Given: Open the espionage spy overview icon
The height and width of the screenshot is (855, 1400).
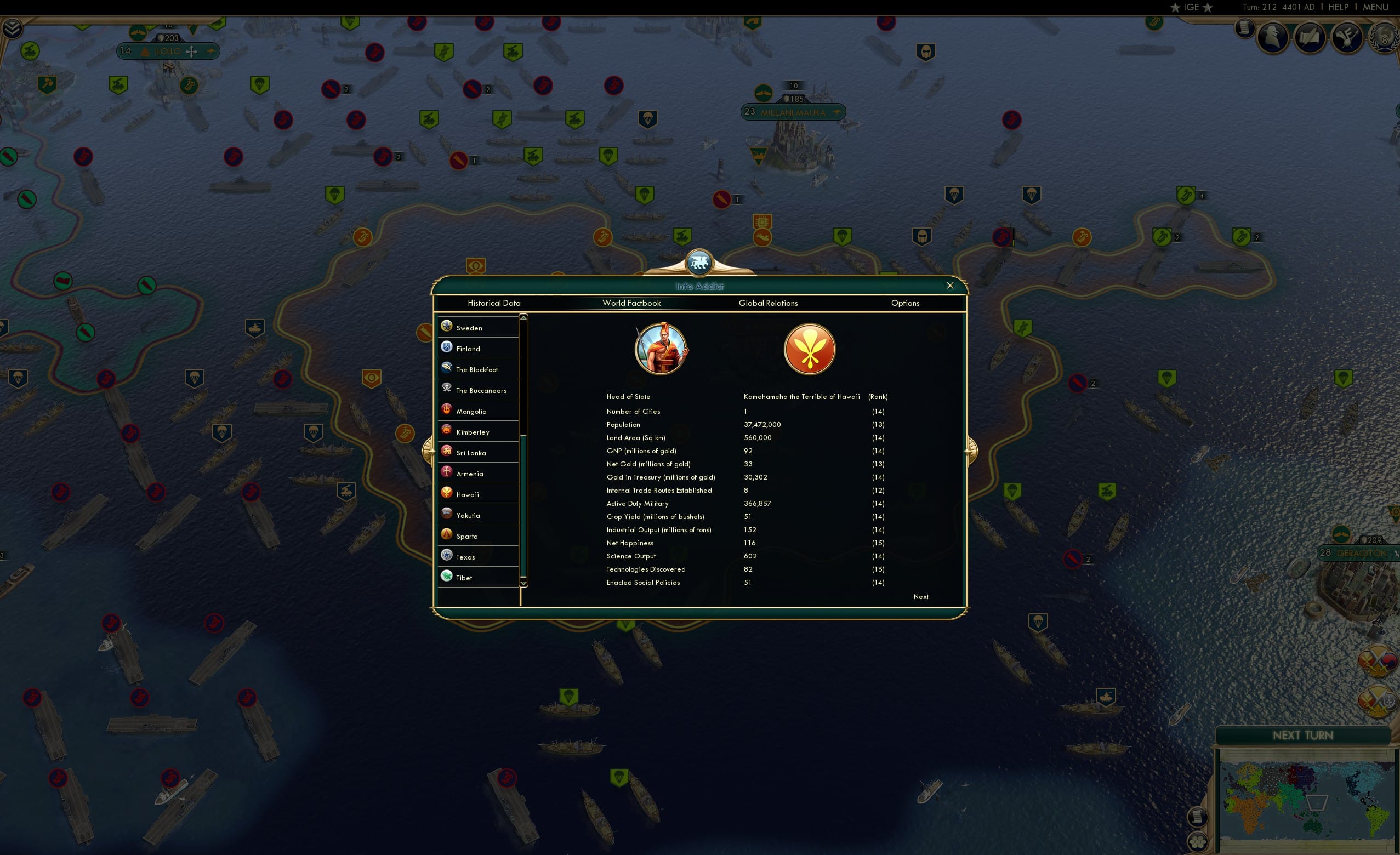Looking at the screenshot, I should click(x=1272, y=38).
